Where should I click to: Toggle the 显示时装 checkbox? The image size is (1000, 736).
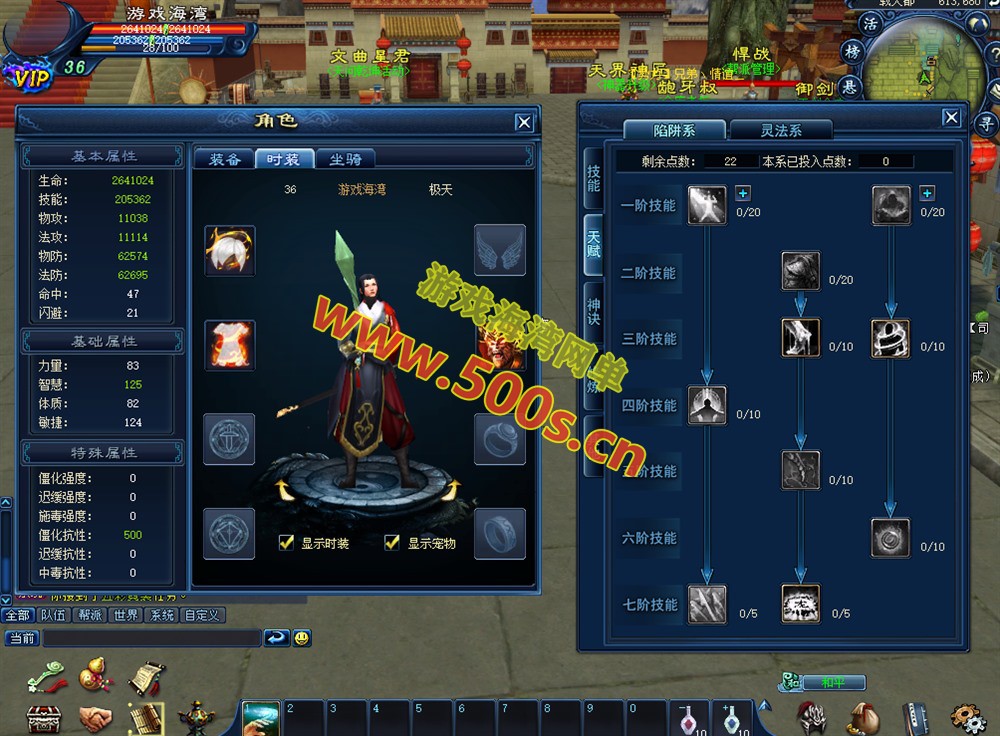point(287,543)
